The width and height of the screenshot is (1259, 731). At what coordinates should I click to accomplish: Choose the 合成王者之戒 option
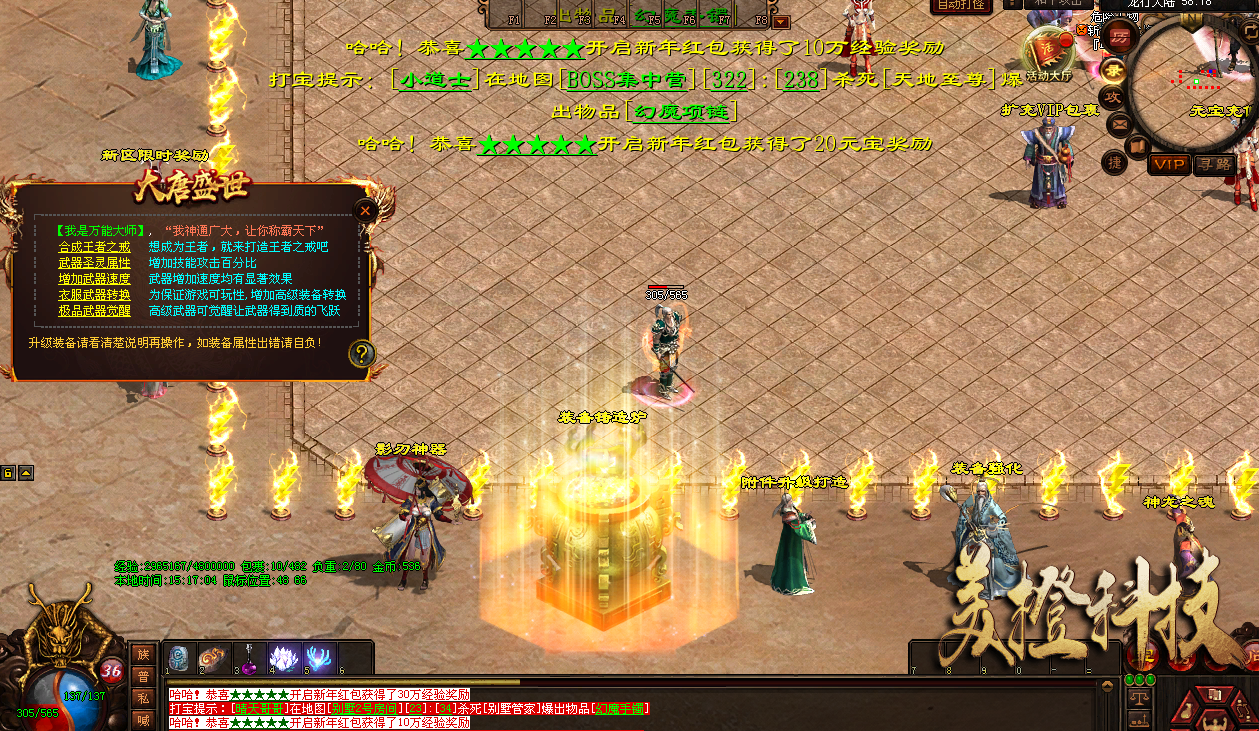click(94, 246)
